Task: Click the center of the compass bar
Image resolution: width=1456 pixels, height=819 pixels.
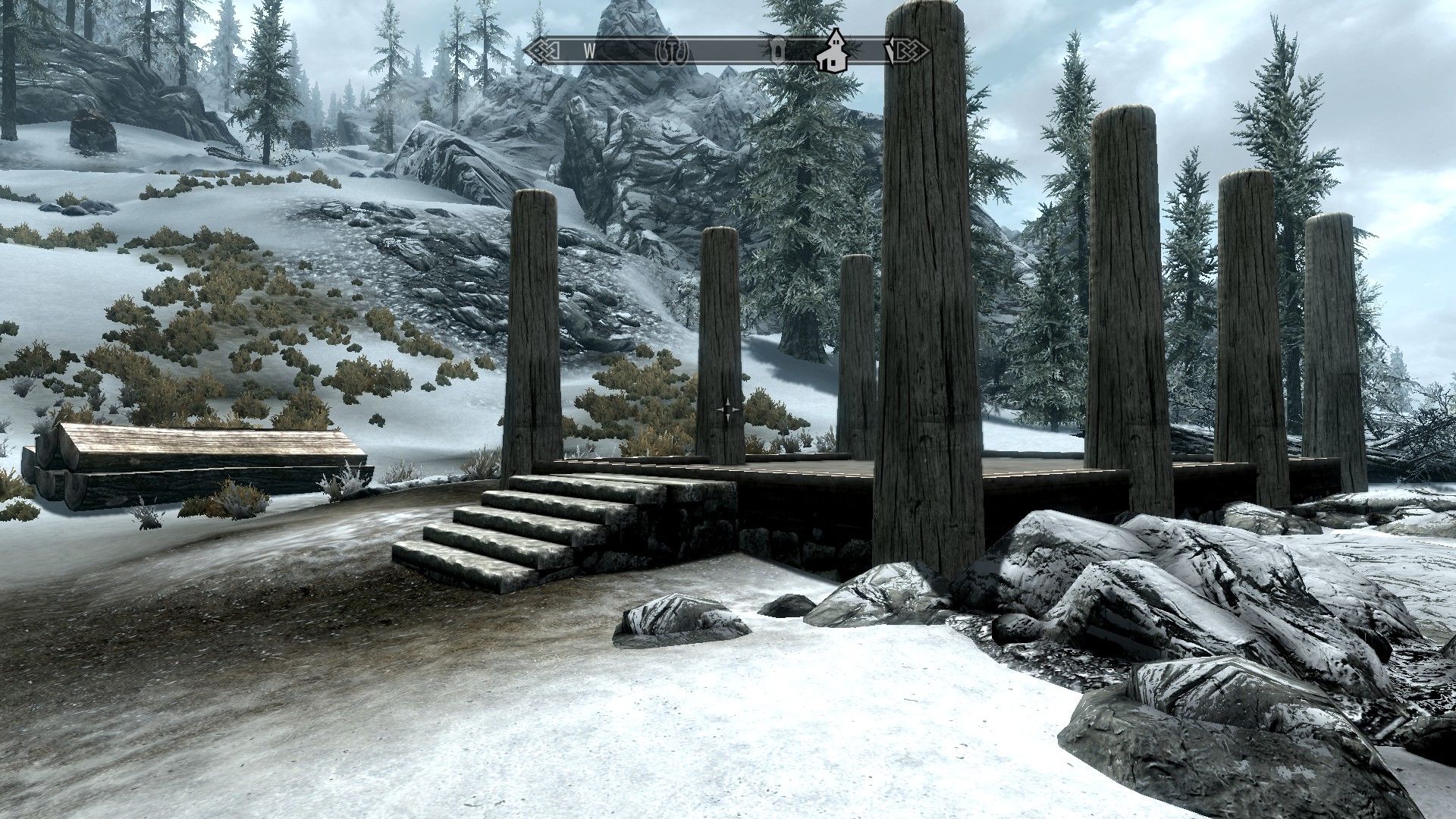Action: tap(724, 52)
